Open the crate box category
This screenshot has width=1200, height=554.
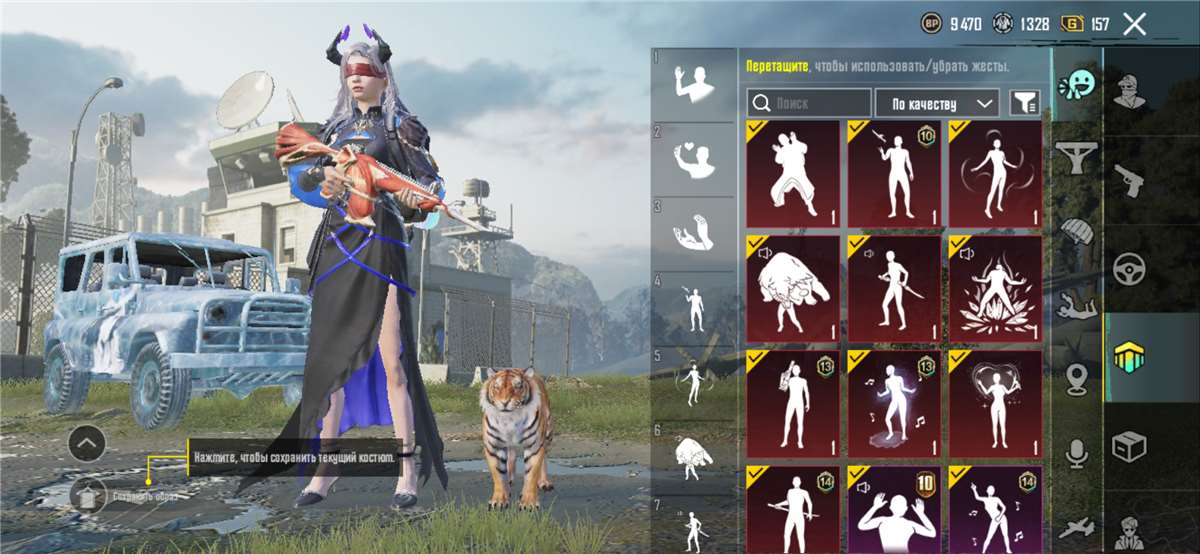1130,445
